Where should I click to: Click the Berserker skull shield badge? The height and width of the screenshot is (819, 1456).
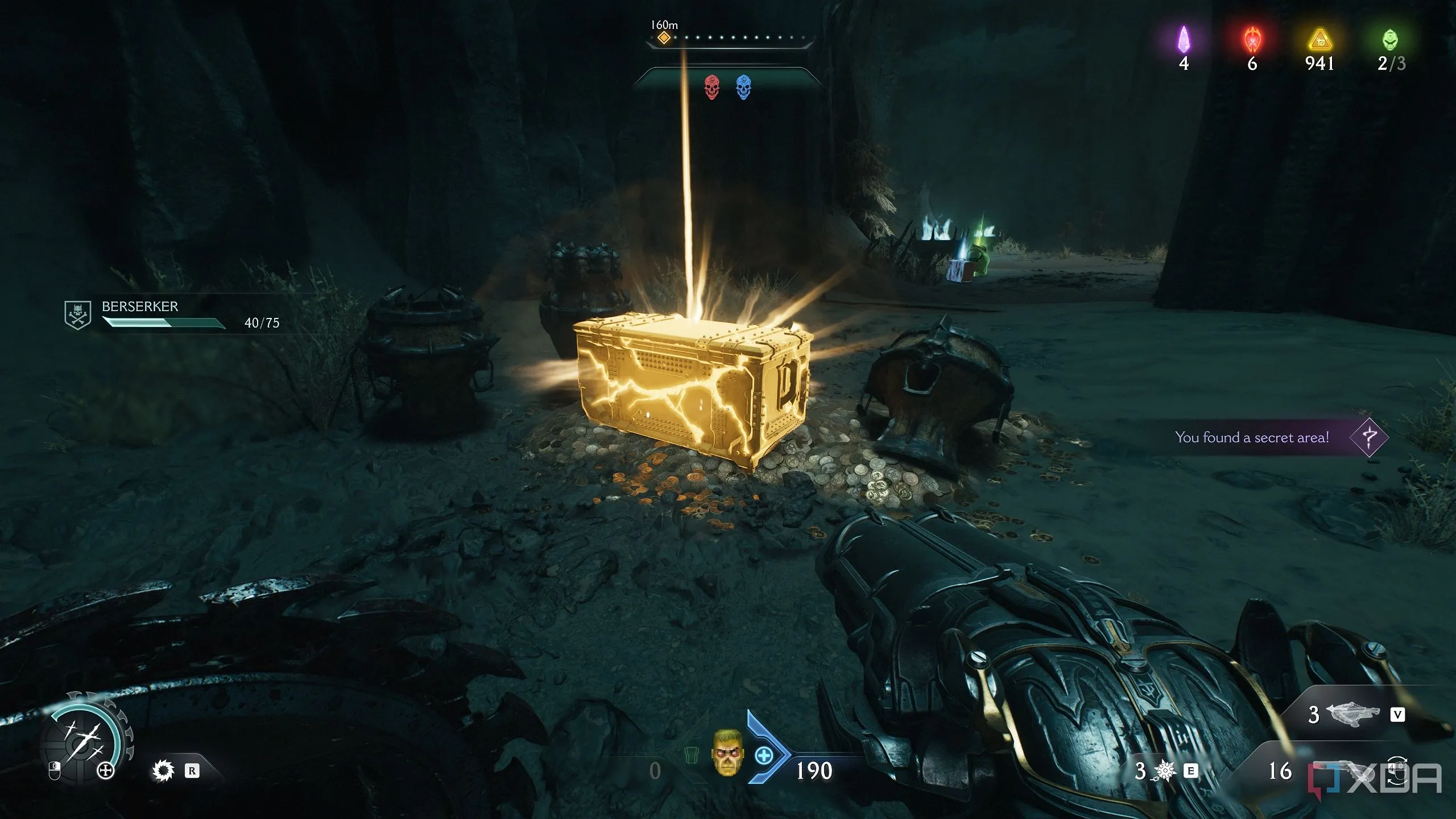(x=78, y=315)
